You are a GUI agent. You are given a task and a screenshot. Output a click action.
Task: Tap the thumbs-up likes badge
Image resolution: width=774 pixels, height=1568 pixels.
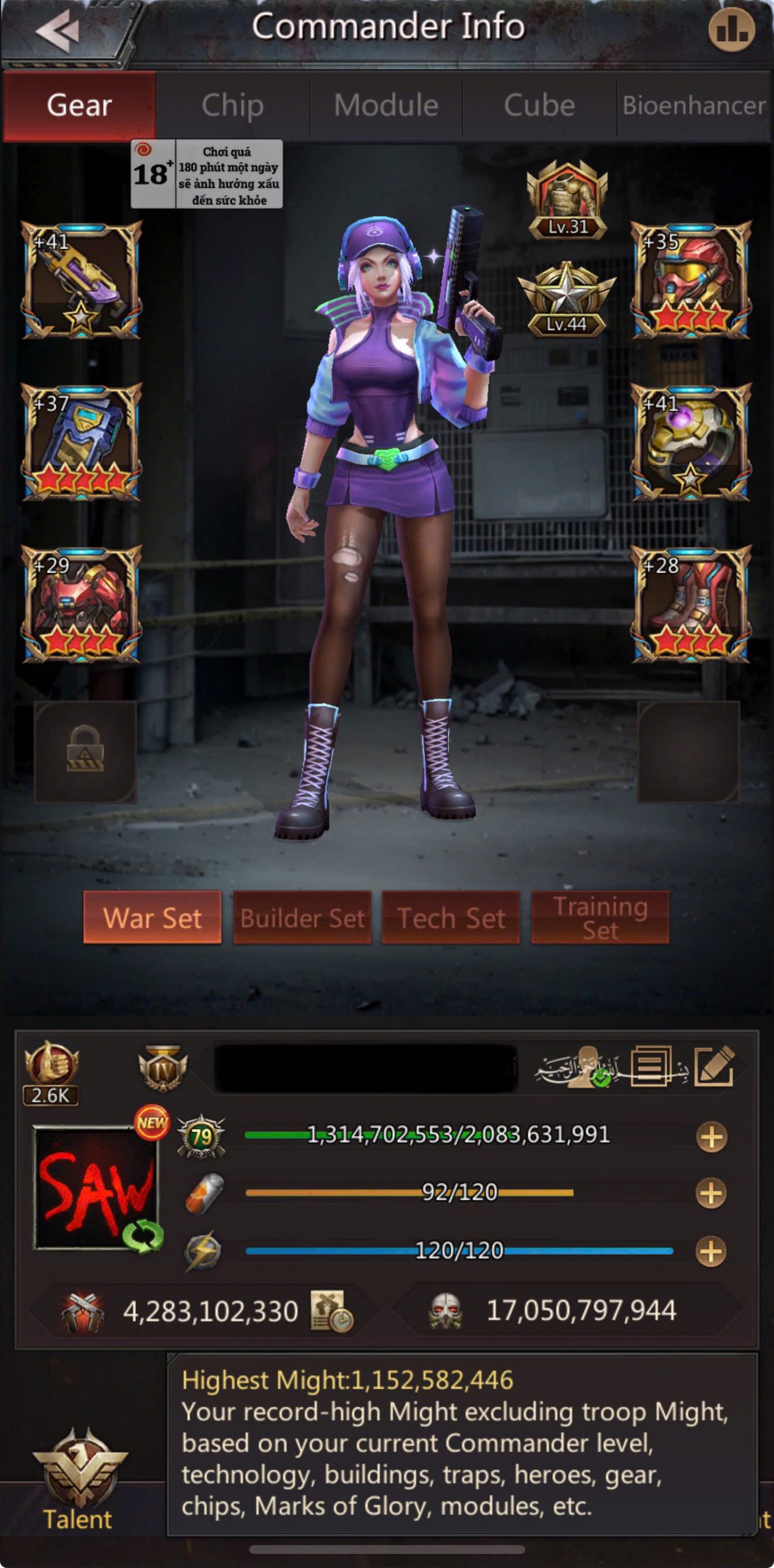pos(51,1072)
